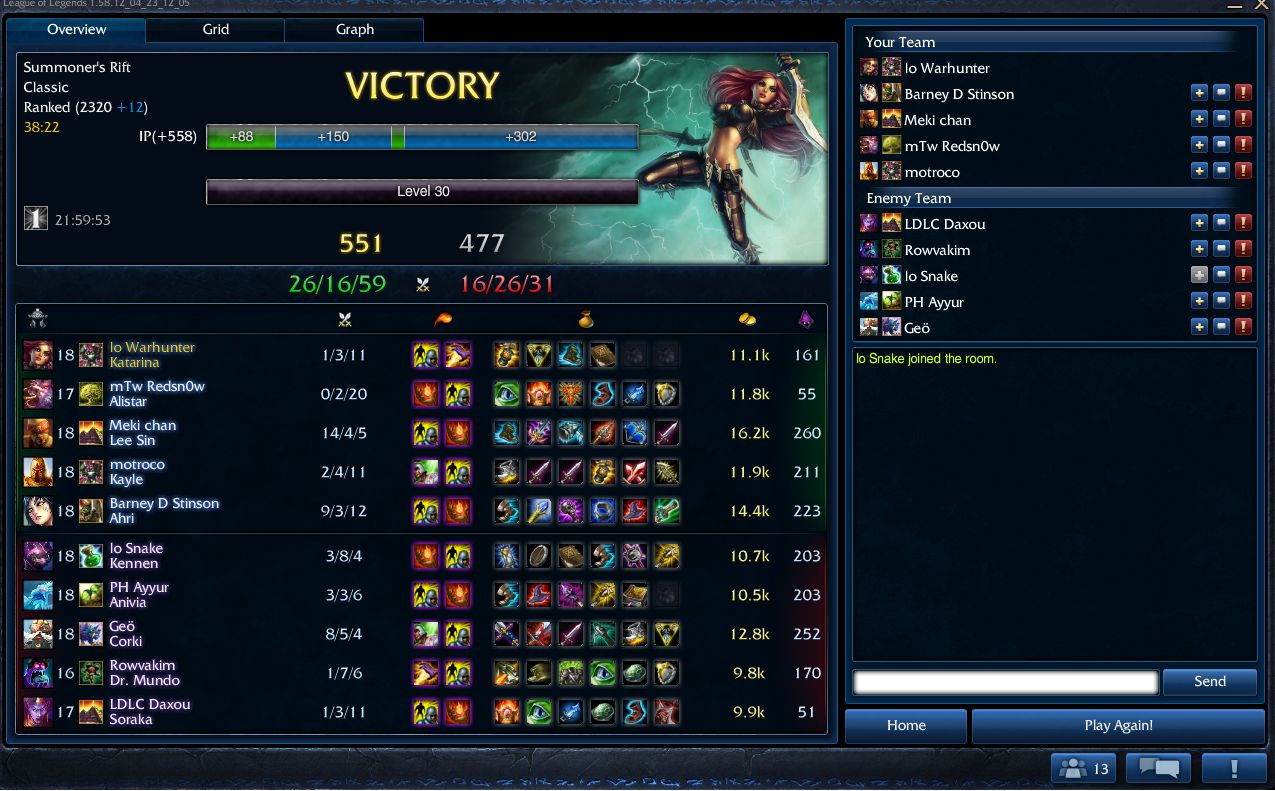
Task: Open the Graph tab
Action: 354,30
